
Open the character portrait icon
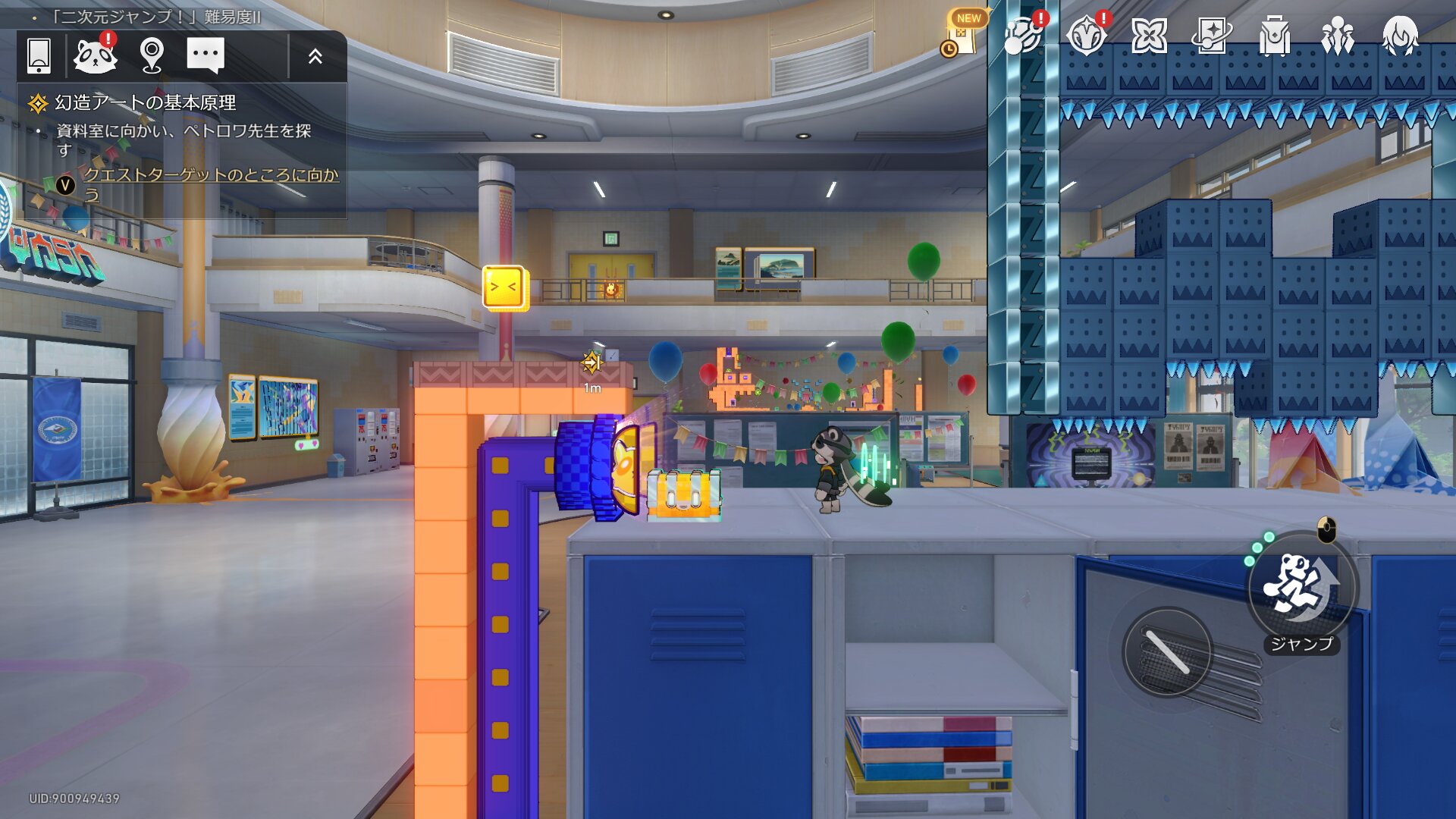tap(1400, 36)
